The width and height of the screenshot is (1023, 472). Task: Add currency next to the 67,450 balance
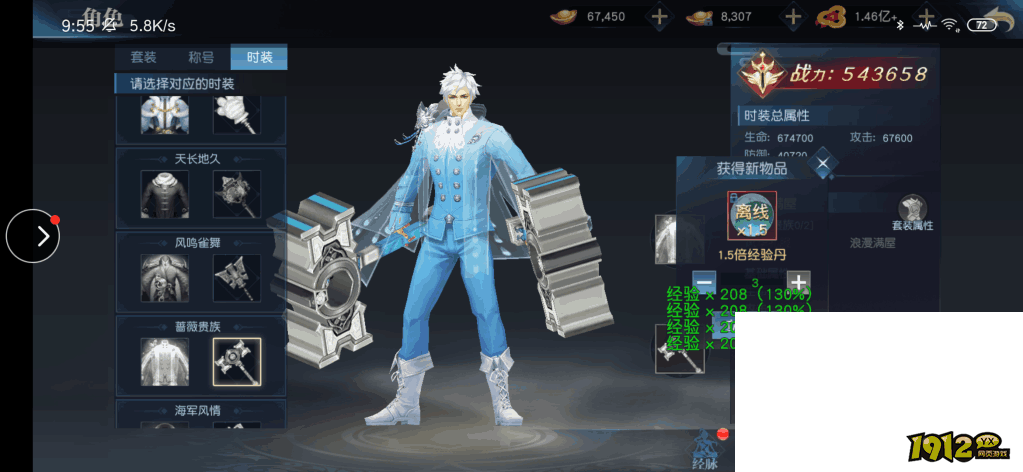[659, 17]
